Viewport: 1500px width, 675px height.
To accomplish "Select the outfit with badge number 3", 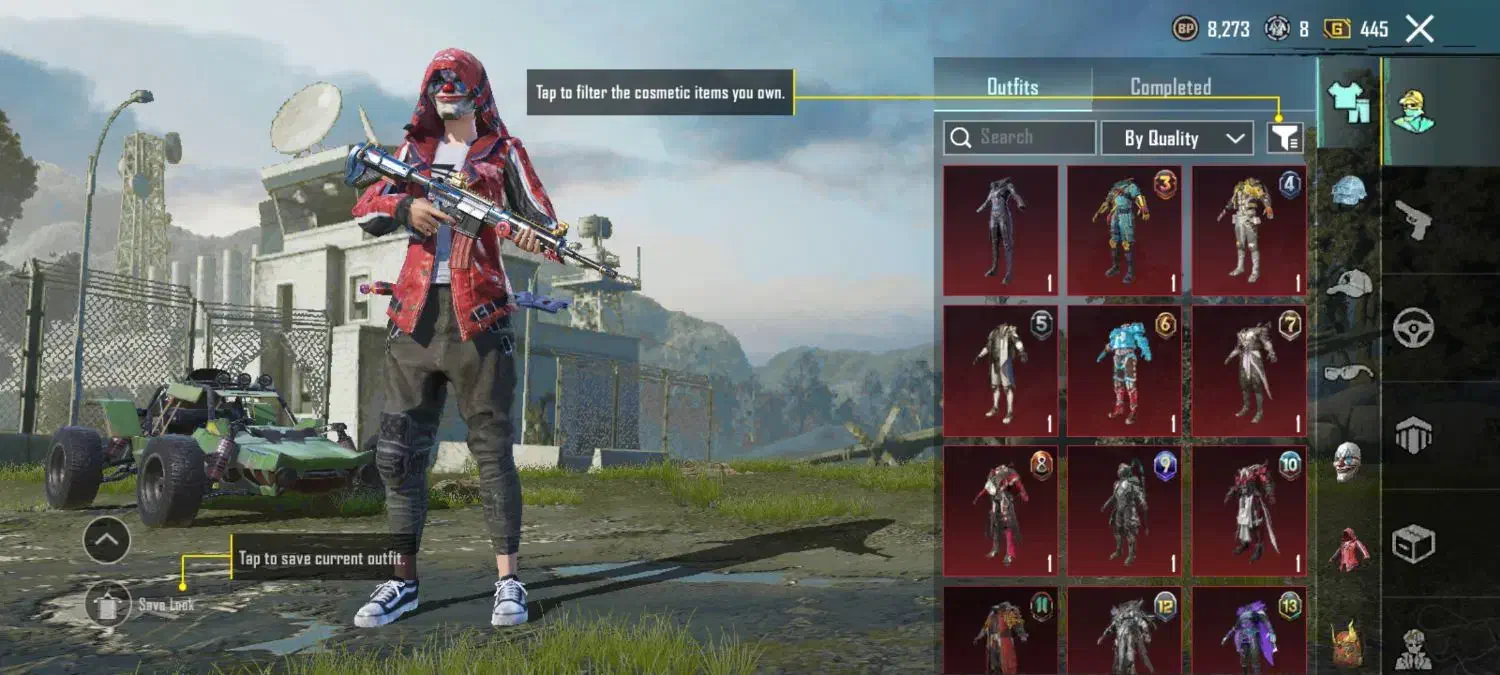I will click(x=1124, y=230).
